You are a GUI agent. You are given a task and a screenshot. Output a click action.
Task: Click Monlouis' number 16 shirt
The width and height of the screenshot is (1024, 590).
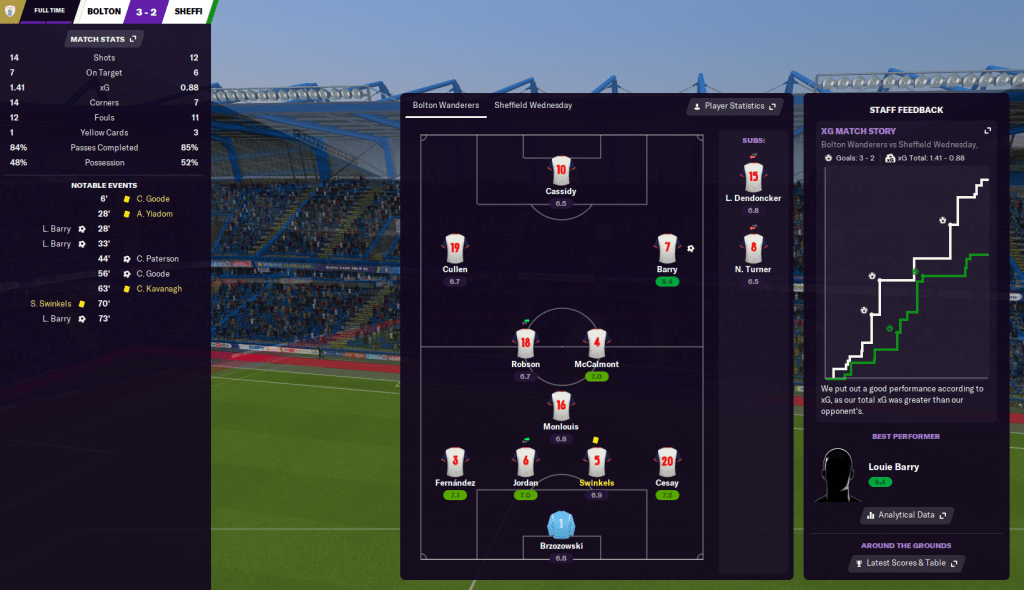561,405
